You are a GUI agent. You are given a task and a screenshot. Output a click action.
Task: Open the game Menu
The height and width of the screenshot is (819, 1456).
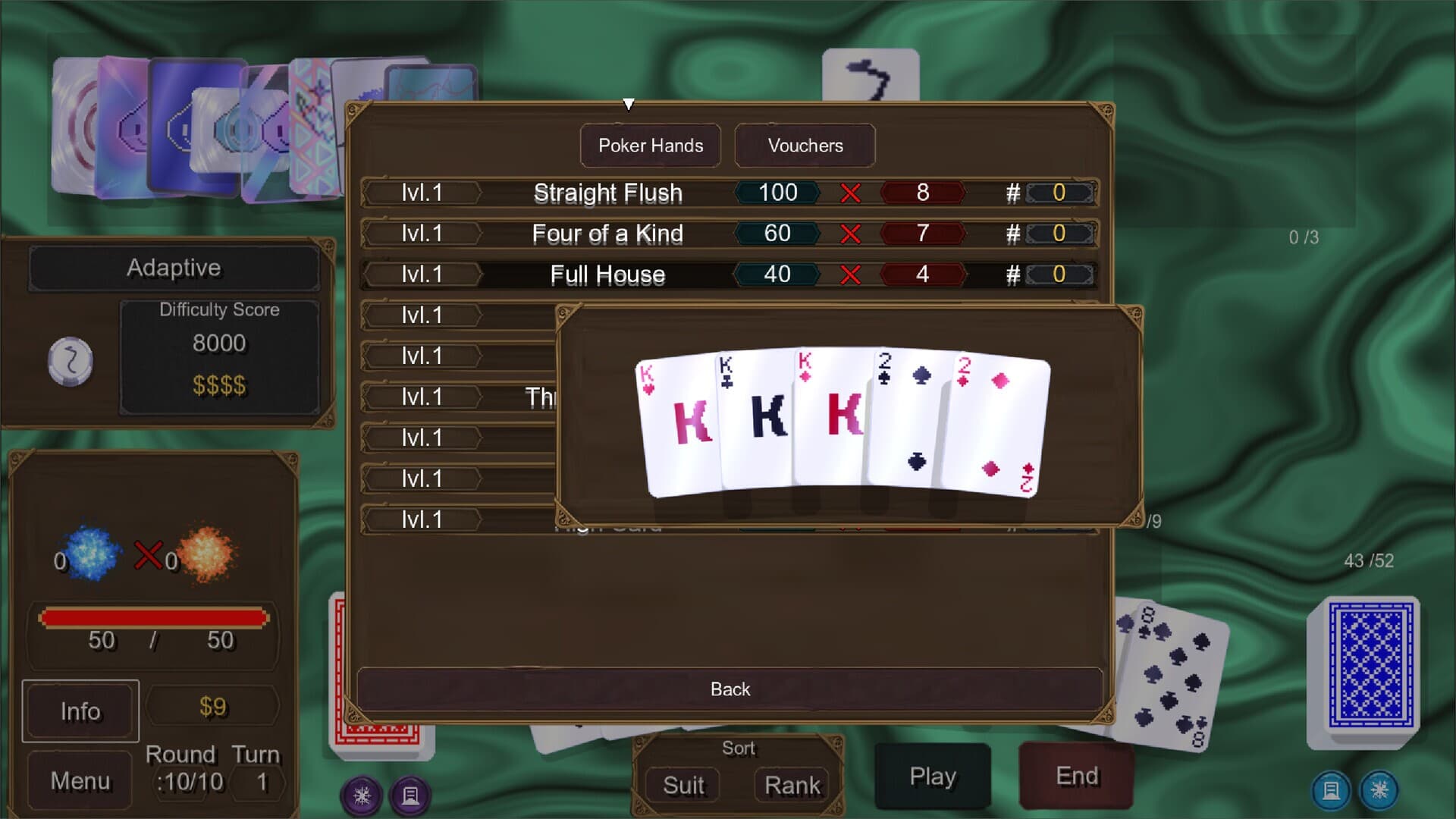[80, 780]
